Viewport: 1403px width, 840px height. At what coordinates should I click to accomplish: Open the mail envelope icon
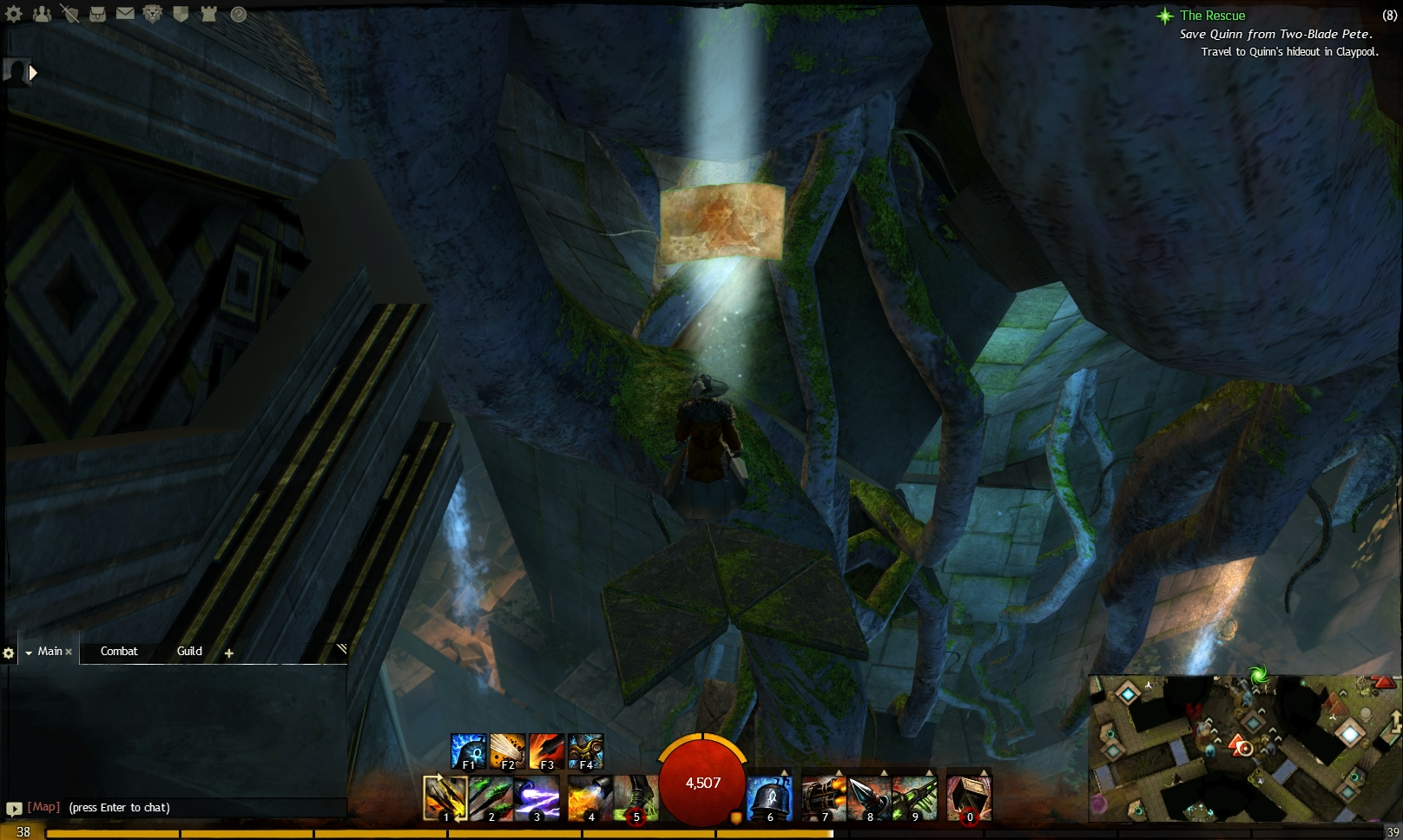[124, 15]
